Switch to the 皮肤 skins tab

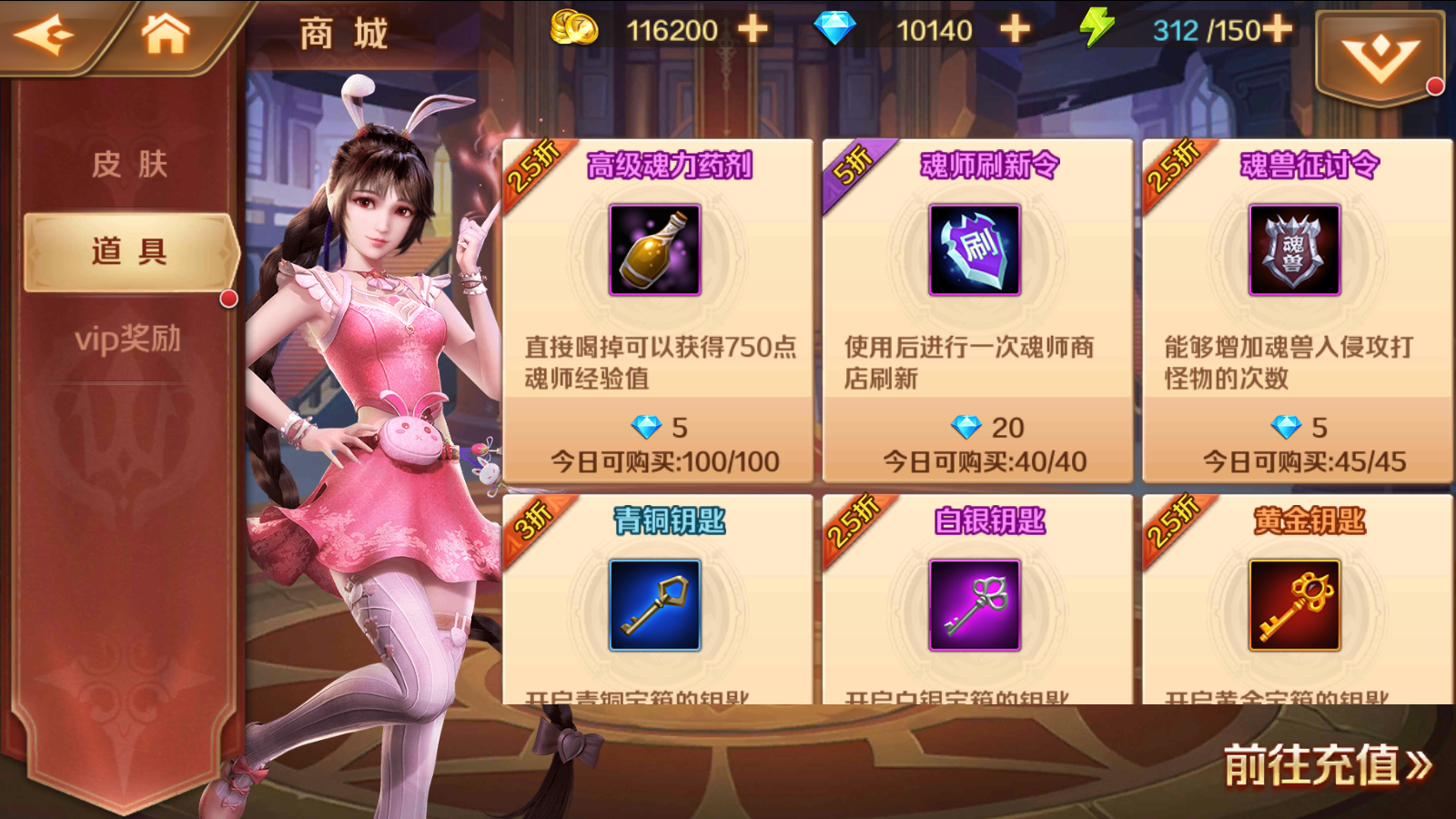[129, 165]
